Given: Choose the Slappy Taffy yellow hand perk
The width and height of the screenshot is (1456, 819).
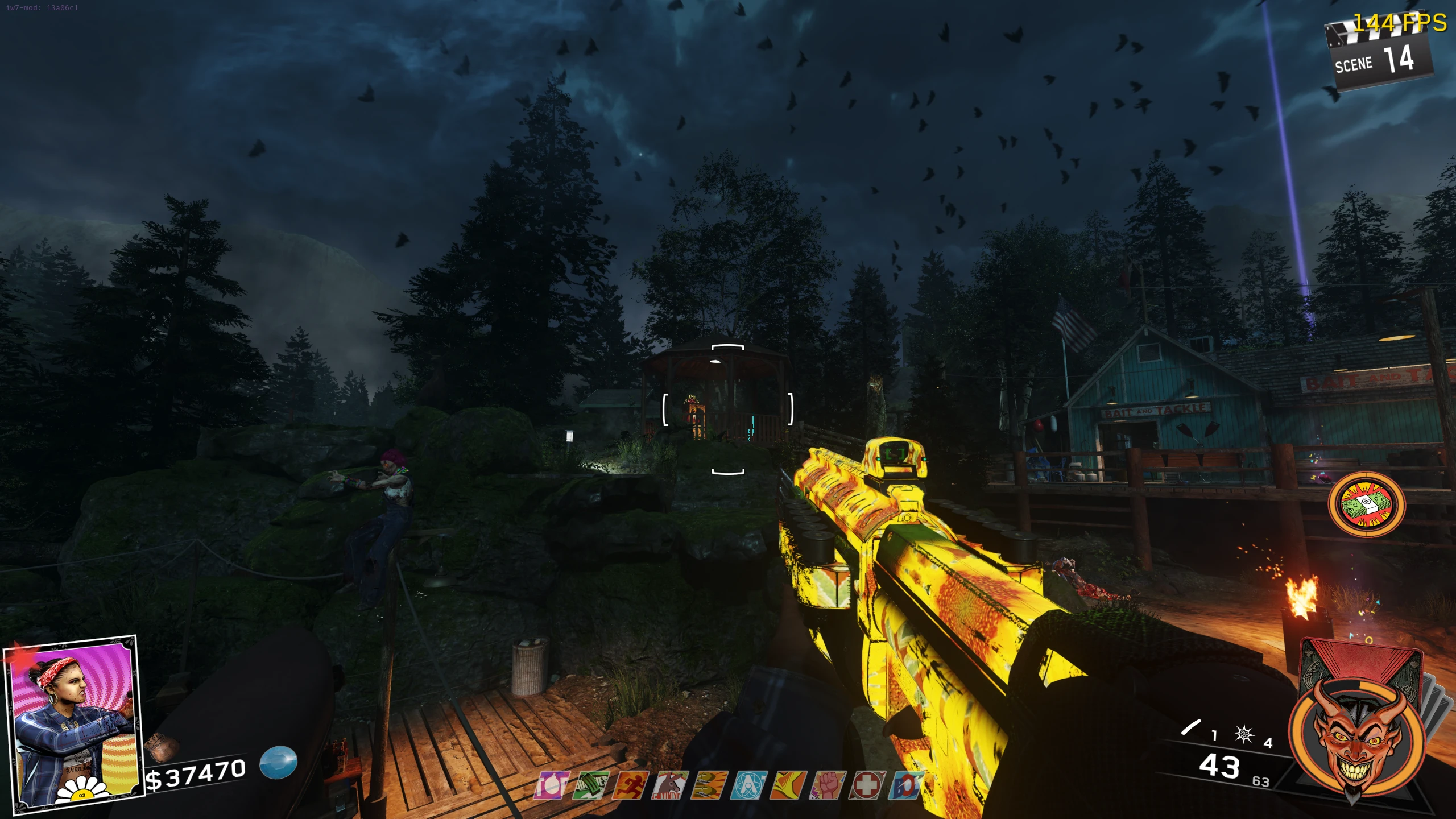Looking at the screenshot, I should [x=788, y=785].
